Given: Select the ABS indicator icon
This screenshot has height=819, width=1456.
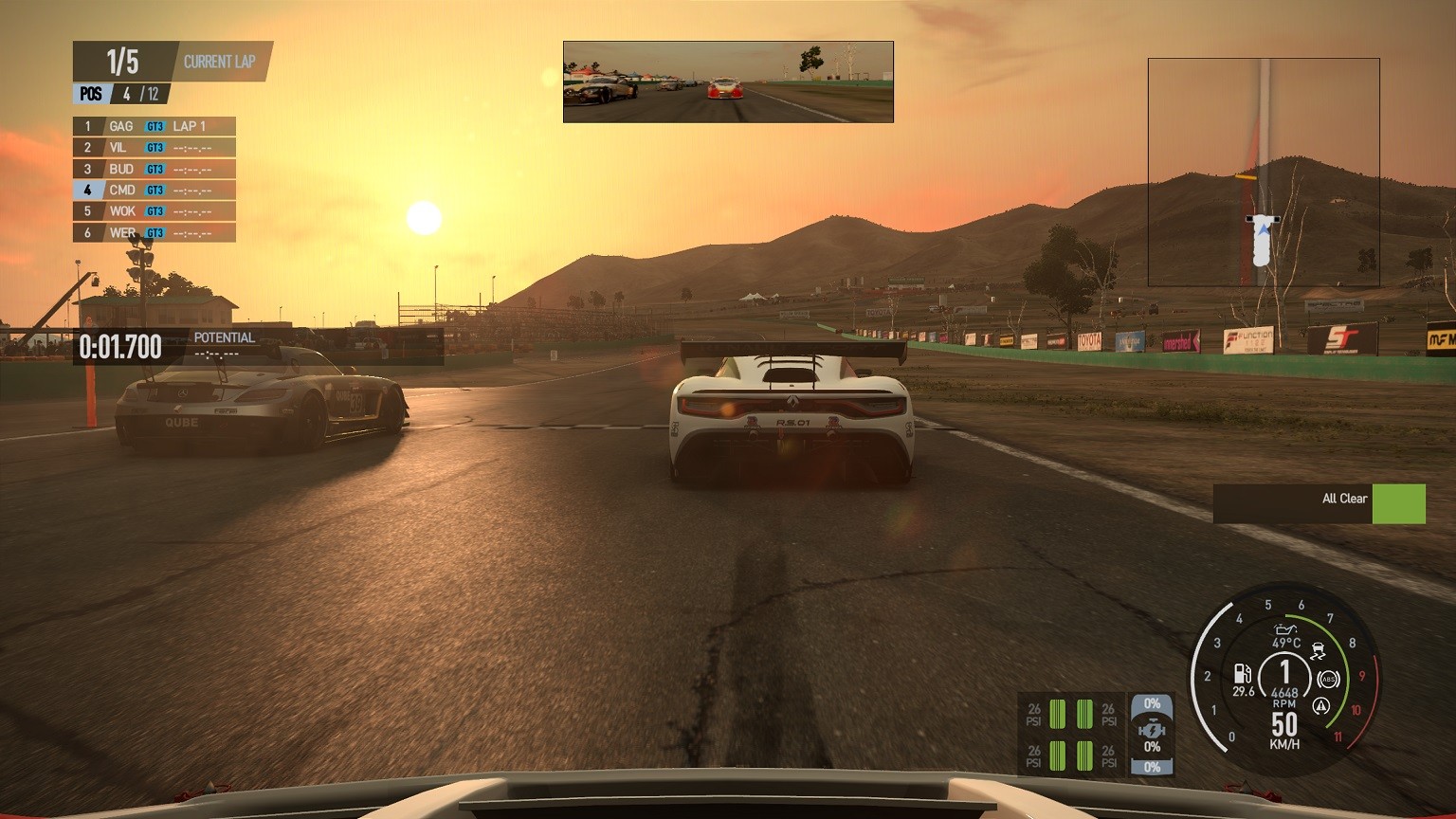Looking at the screenshot, I should pyautogui.click(x=1329, y=678).
